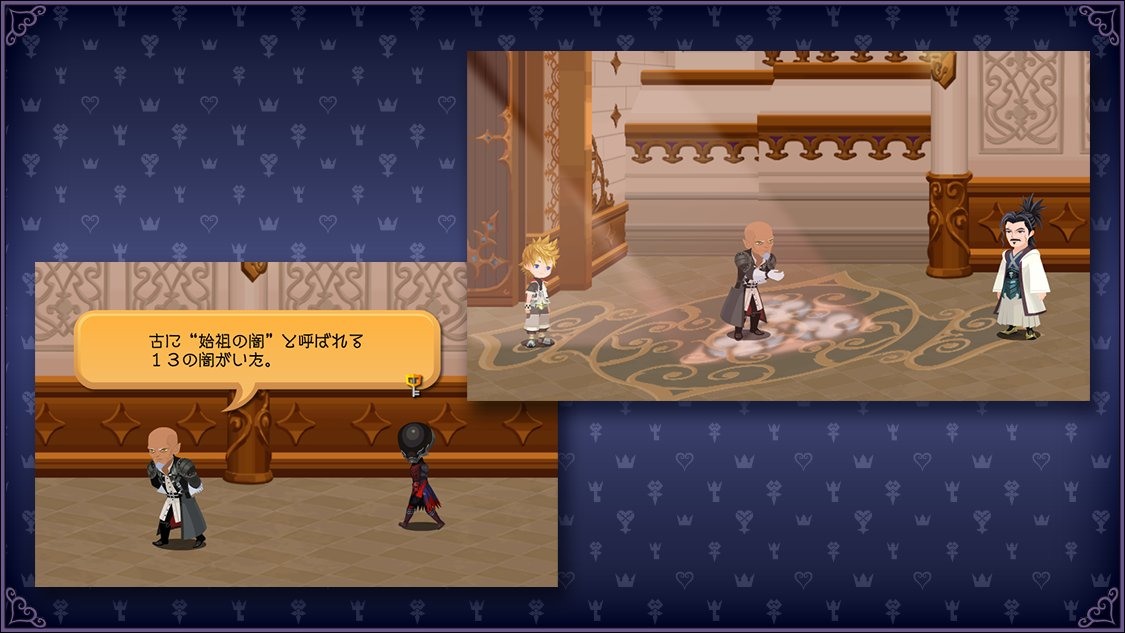Tap the golden key icon to continue dialogue
The height and width of the screenshot is (633, 1125).
414,383
